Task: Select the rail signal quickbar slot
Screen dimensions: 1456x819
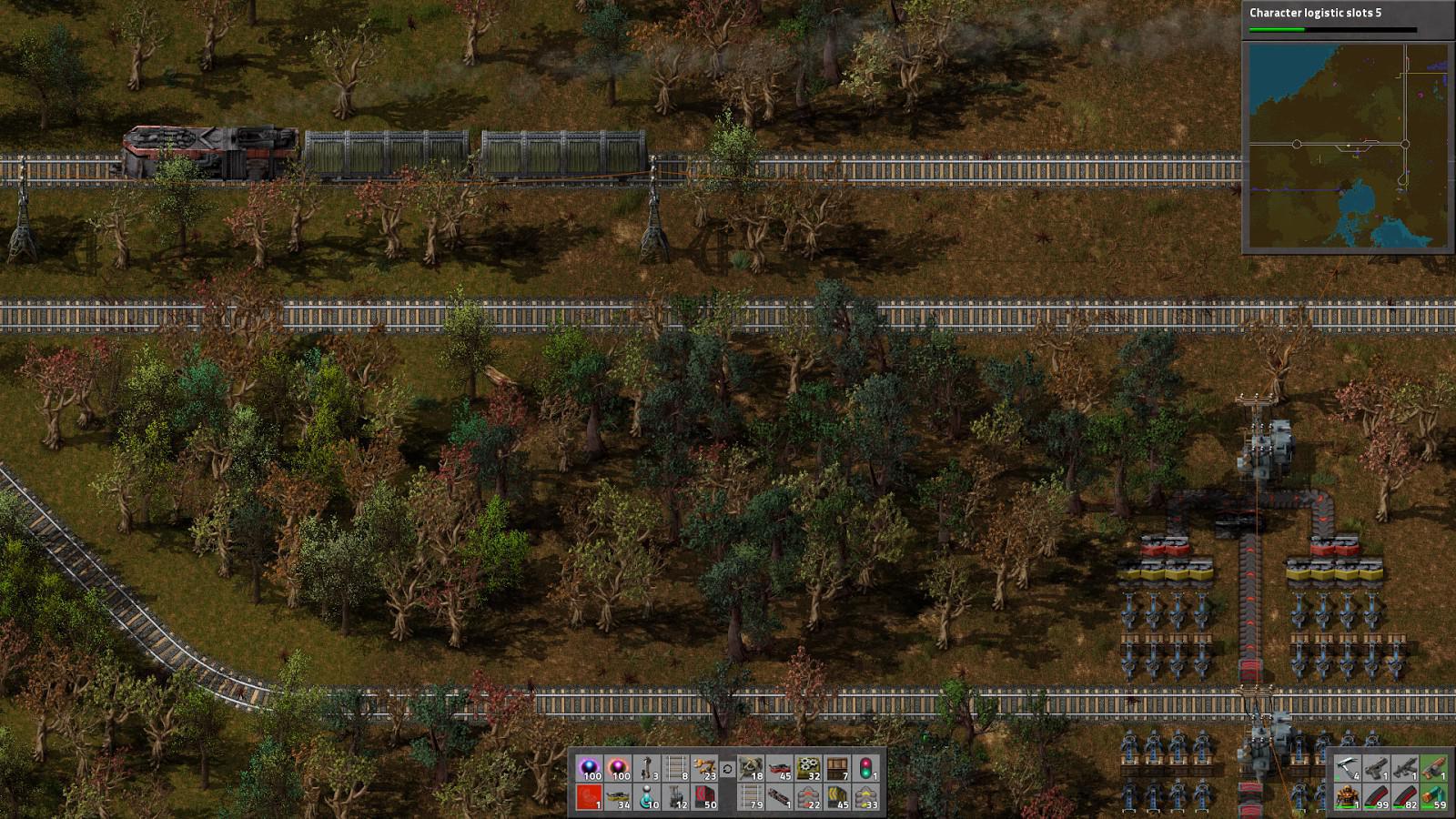Action: click(867, 769)
